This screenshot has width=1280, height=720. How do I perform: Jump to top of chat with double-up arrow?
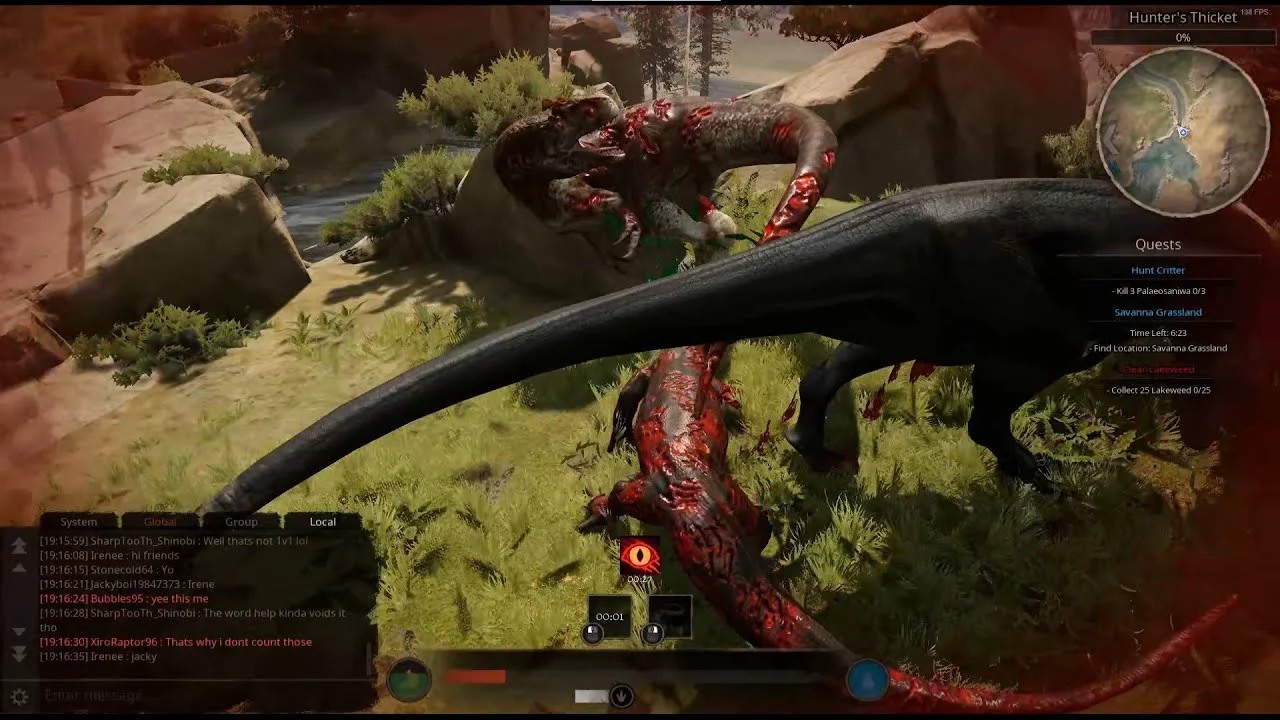click(x=19, y=545)
